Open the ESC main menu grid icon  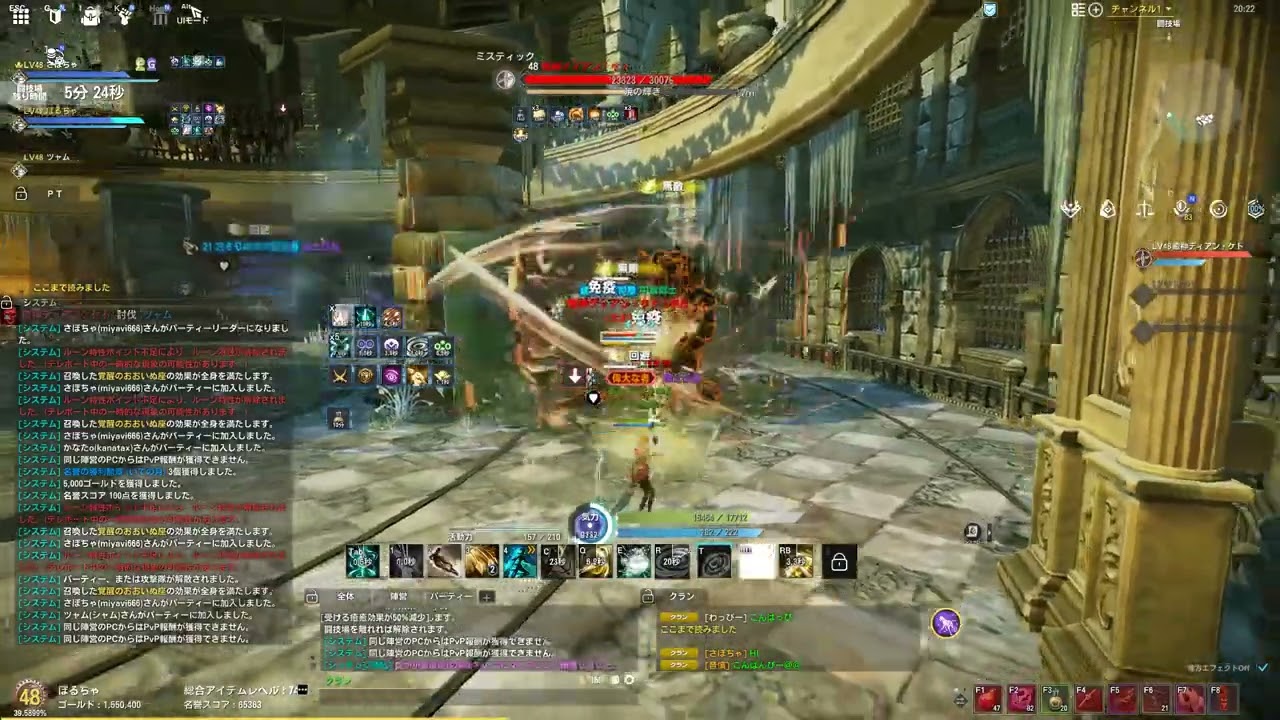coord(20,17)
